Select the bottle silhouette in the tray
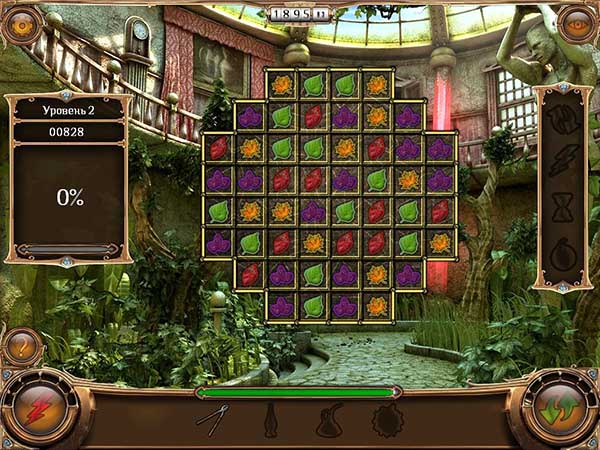 tap(270, 420)
